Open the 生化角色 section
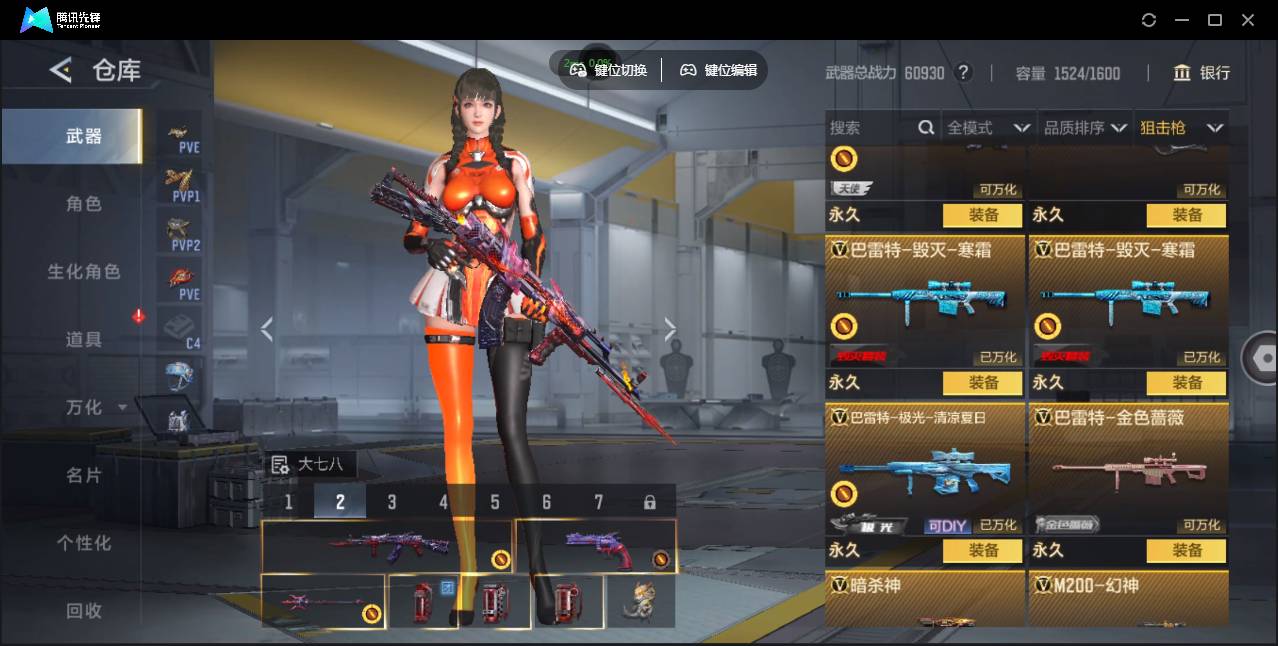The height and width of the screenshot is (646, 1278). click(x=84, y=272)
